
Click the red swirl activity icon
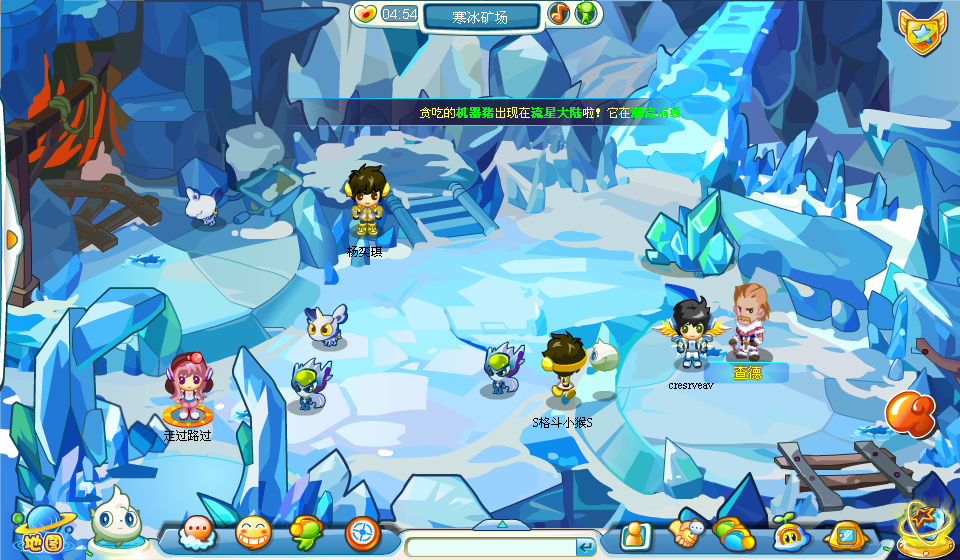(x=910, y=414)
